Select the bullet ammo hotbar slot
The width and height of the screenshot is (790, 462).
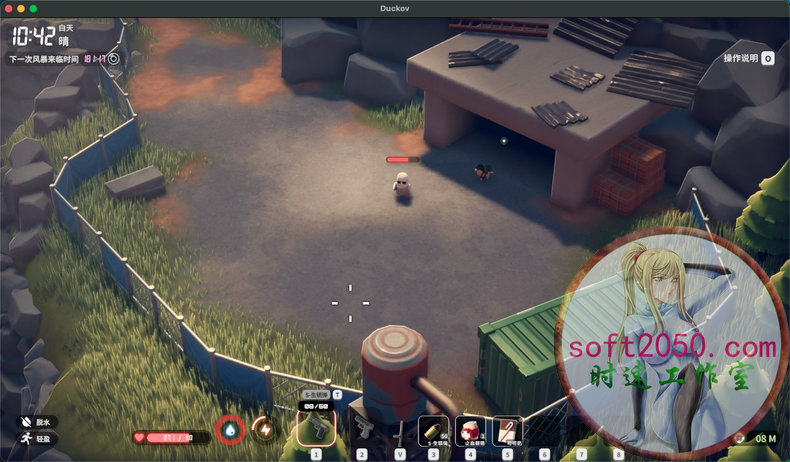433,430
